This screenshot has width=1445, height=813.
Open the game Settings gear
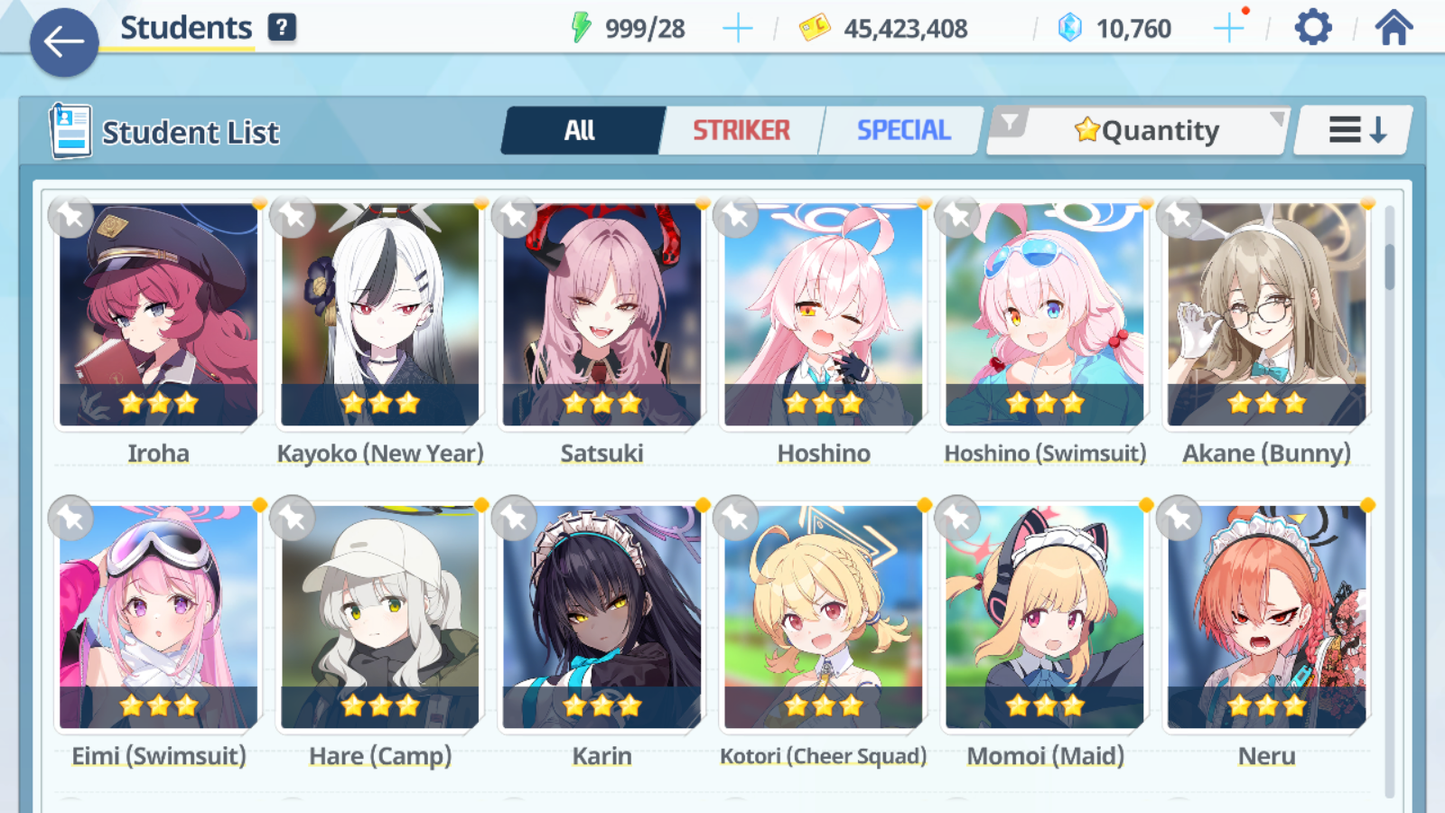(1312, 28)
